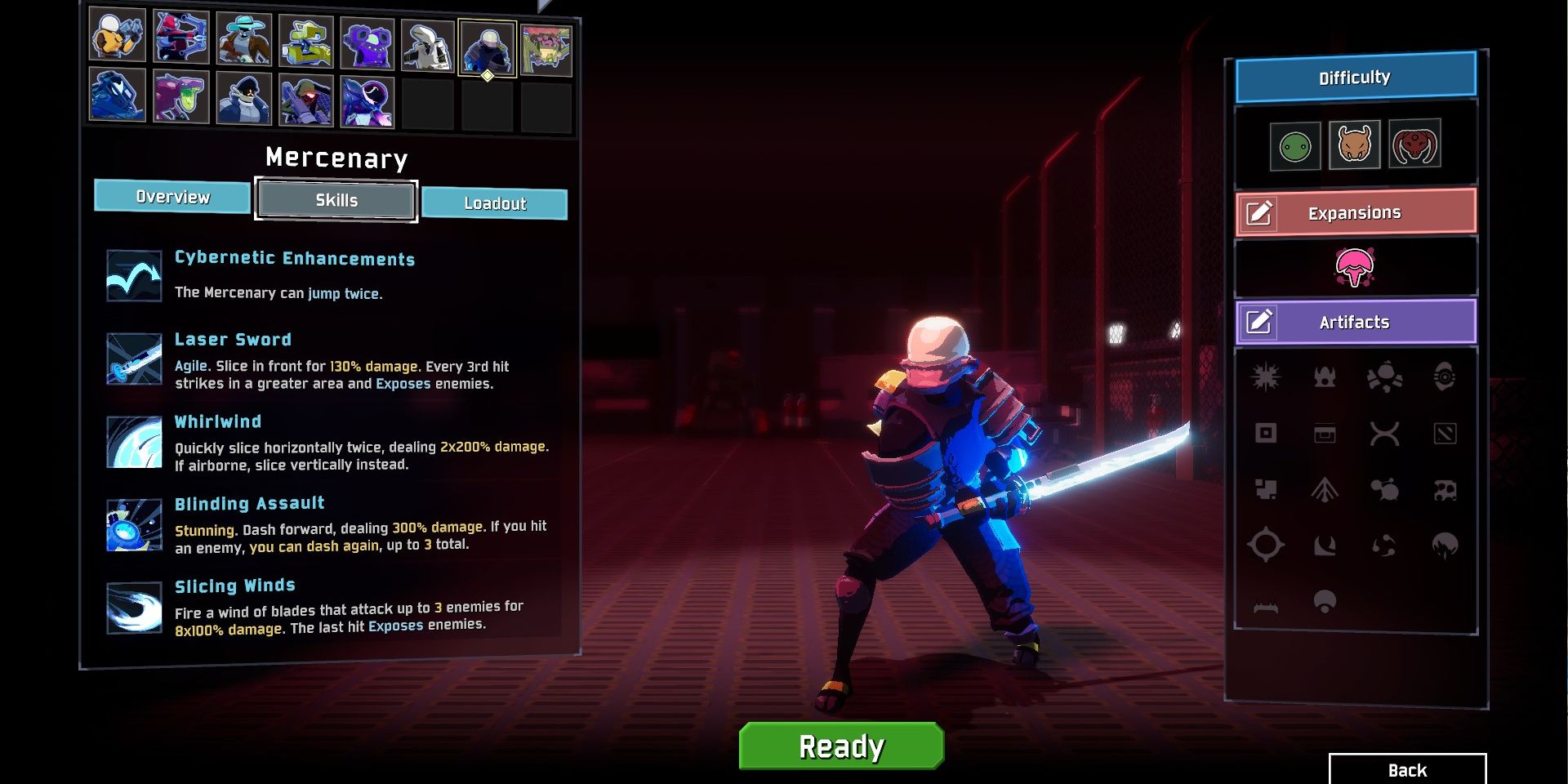Choose the yellow MUL-T robot portrait
Screen dimensions: 1568x784
click(305, 42)
